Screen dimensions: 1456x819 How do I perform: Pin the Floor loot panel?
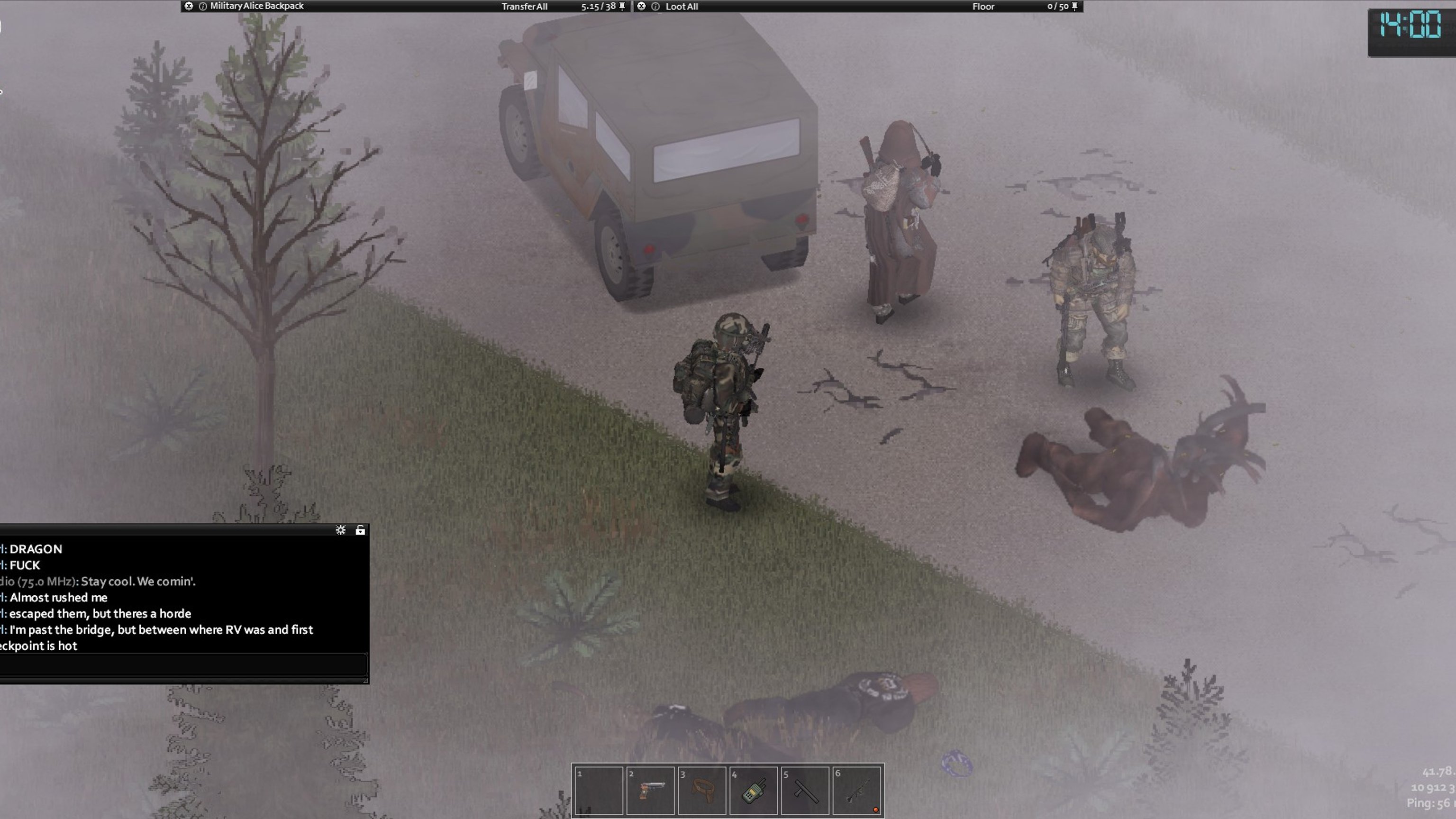tap(1074, 6)
